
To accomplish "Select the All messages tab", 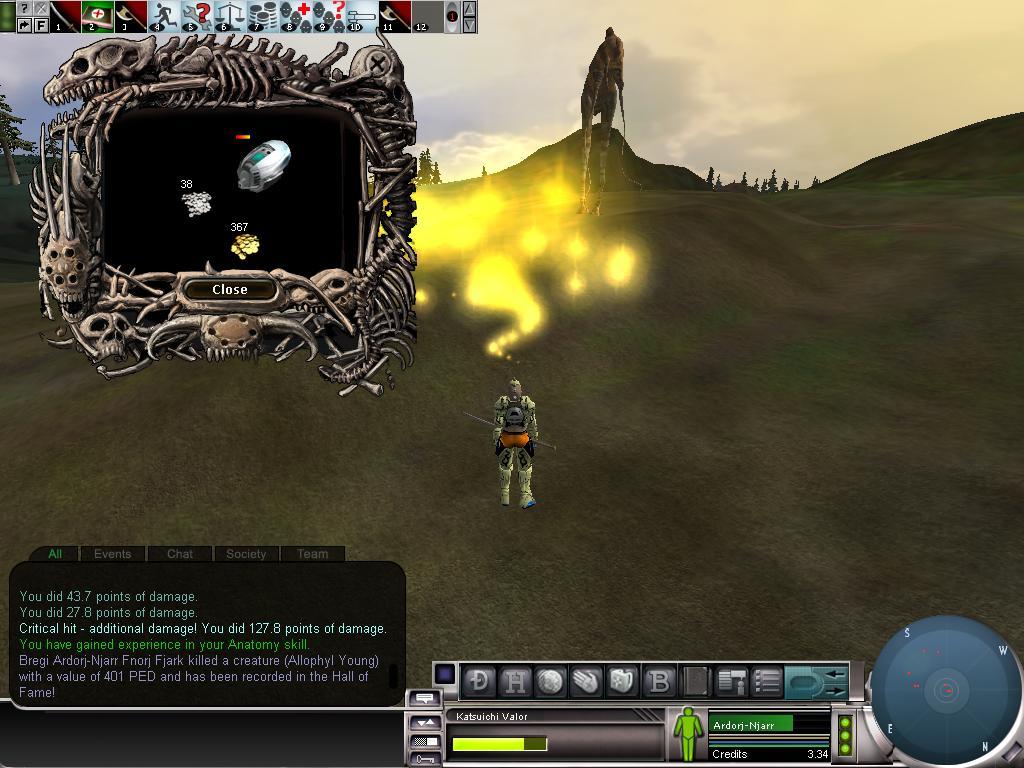I will (x=55, y=553).
